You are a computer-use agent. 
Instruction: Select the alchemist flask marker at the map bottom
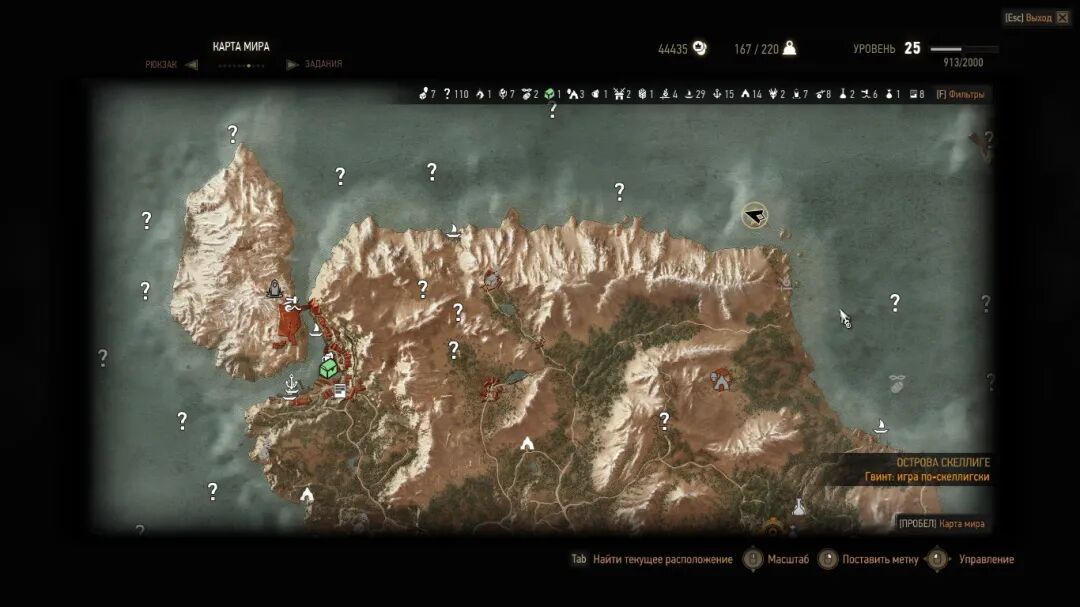pyautogui.click(x=799, y=508)
